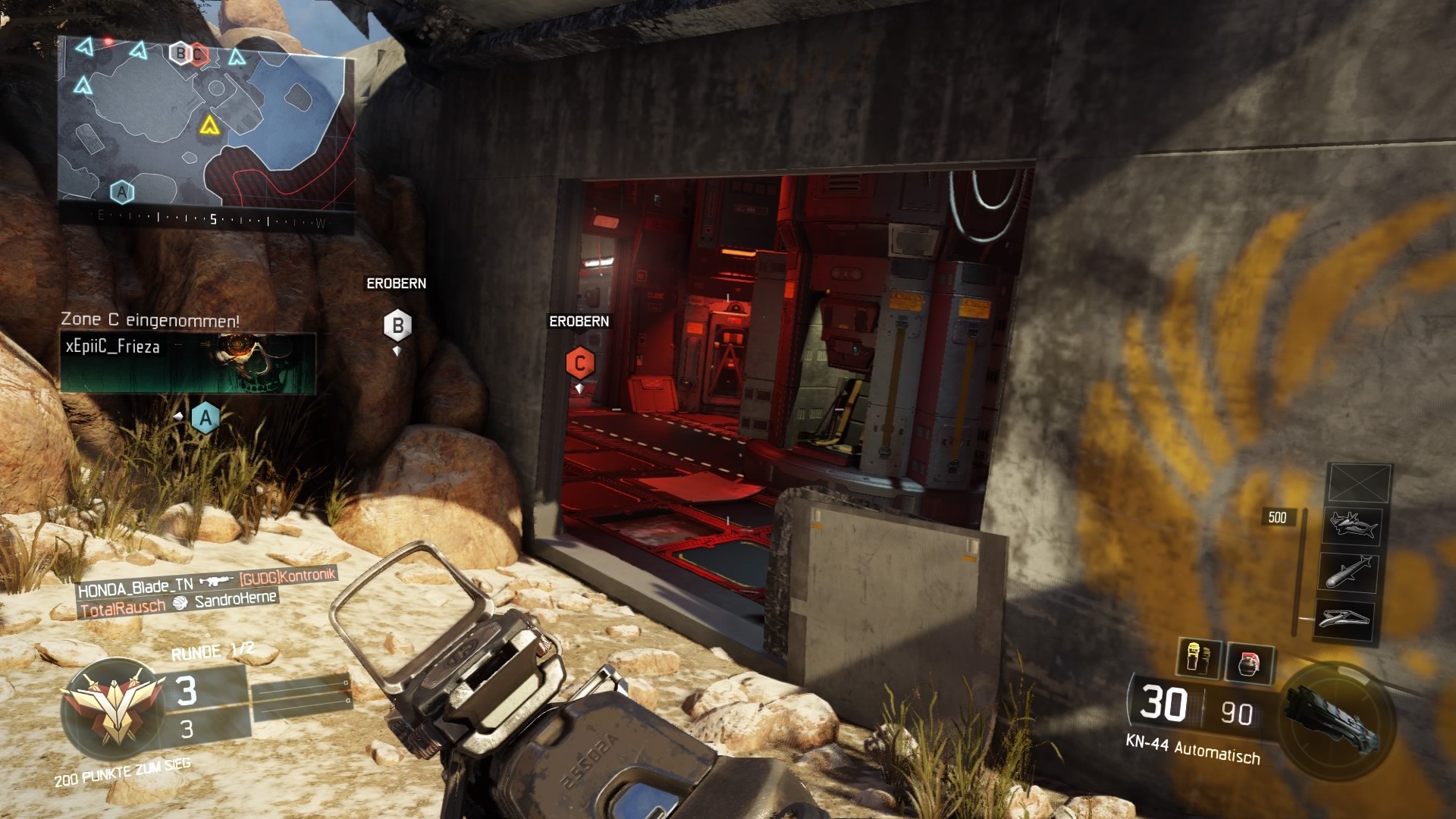This screenshot has width=1456, height=819.
Task: Click the white B EROBERN capture marker
Action: [x=397, y=325]
